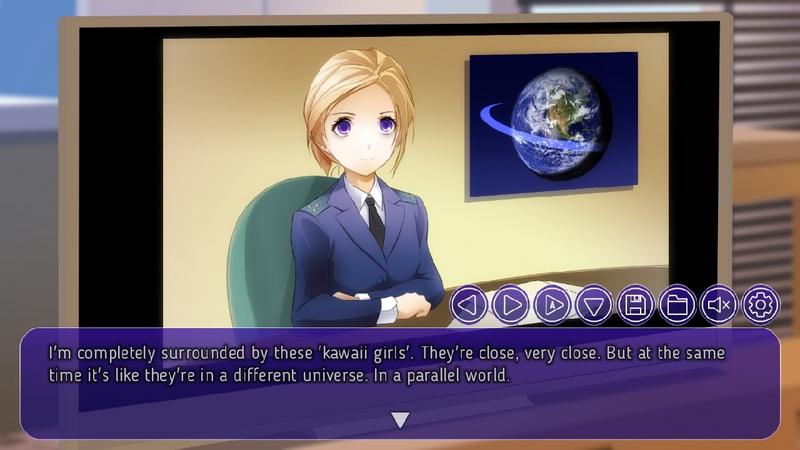Image resolution: width=800 pixels, height=450 pixels.
Task: Click the downward triangle round button
Action: pos(594,304)
